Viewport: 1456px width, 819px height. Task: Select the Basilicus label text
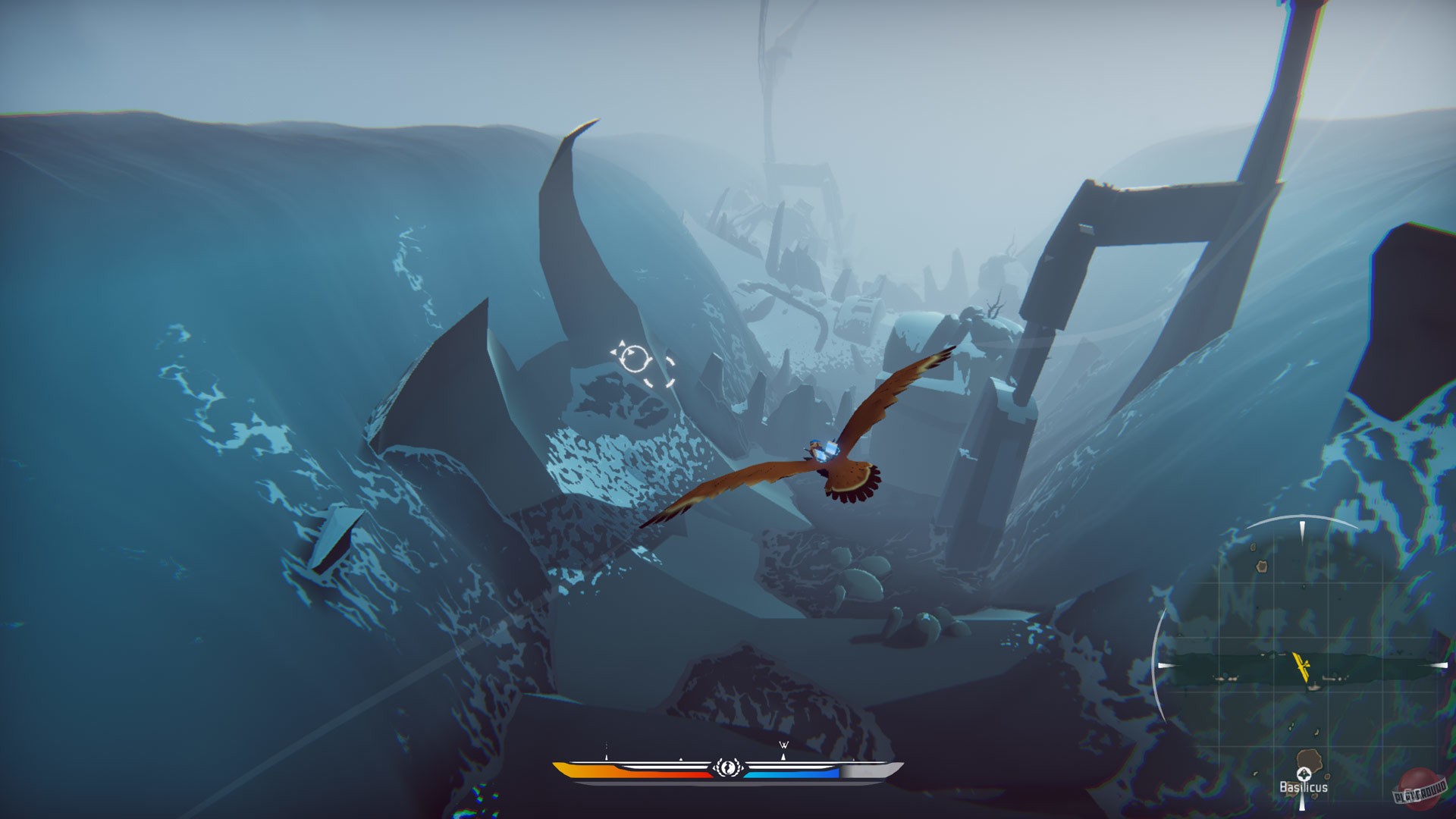point(1304,786)
